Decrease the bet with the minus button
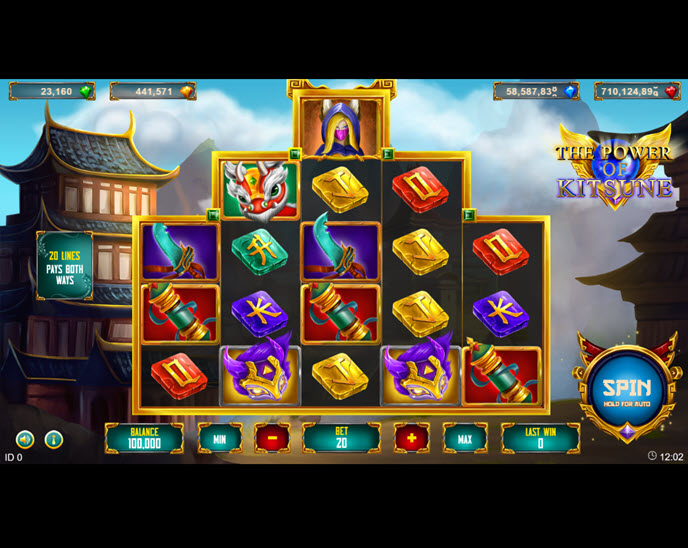688x548 pixels. 271,438
